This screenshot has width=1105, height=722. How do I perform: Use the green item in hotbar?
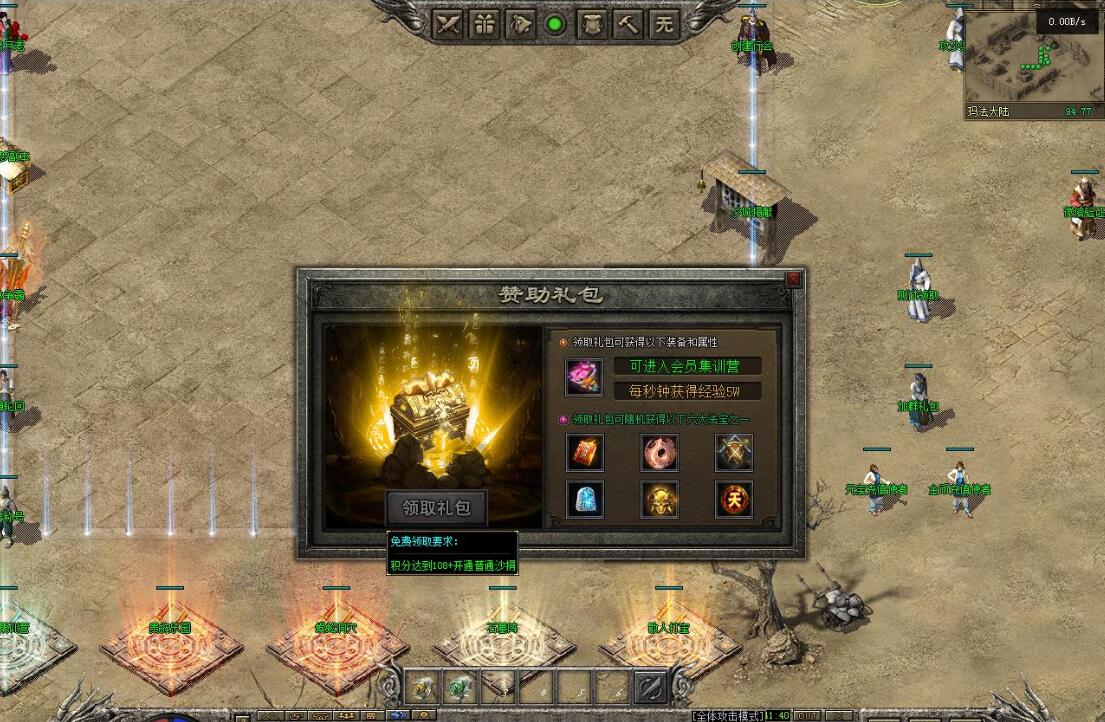click(461, 686)
